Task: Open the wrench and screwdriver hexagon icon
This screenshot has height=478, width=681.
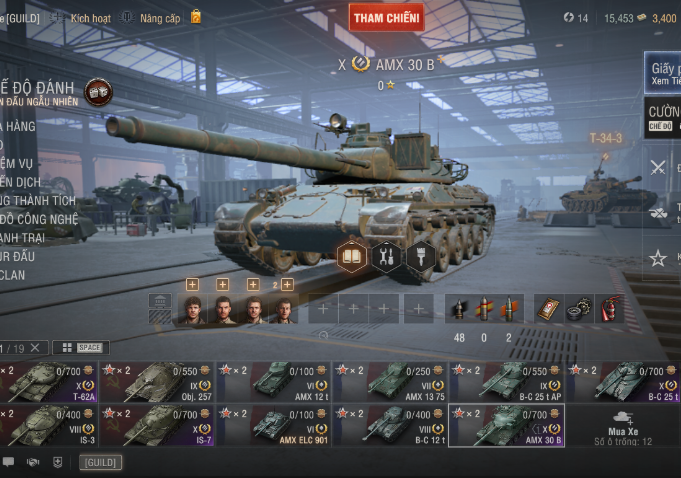Action: 385,256
